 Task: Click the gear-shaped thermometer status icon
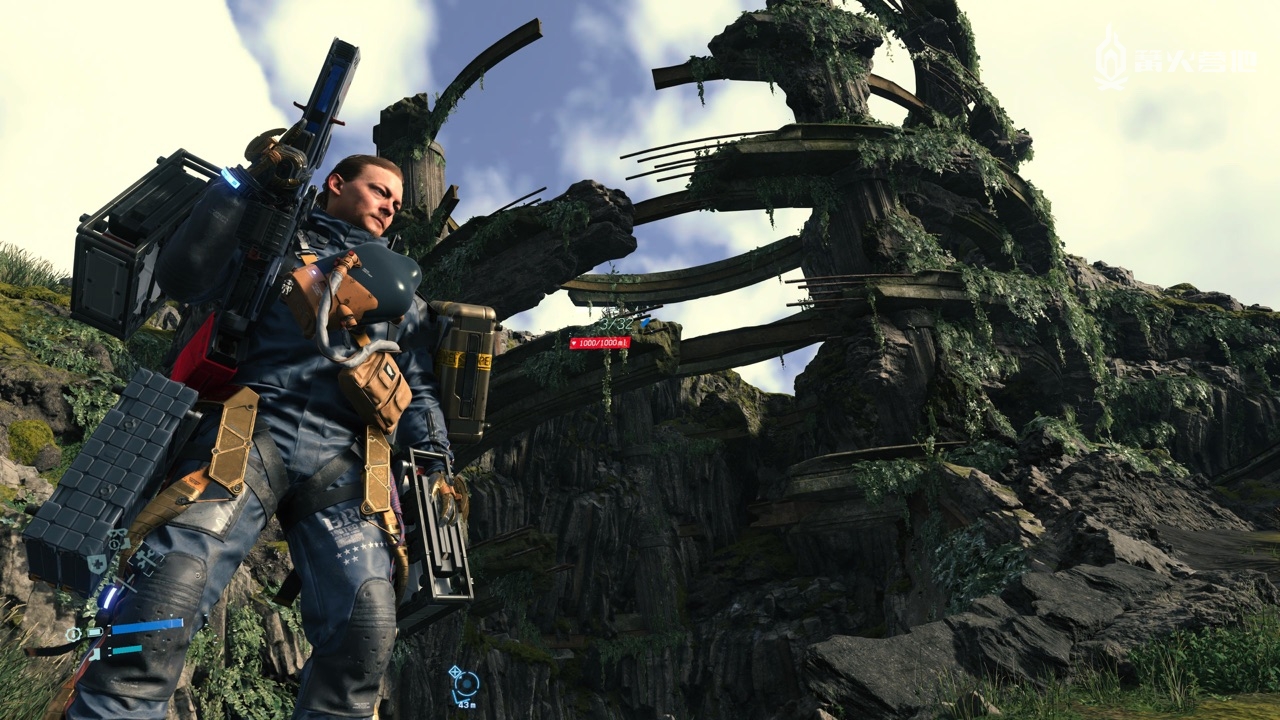coord(73,634)
